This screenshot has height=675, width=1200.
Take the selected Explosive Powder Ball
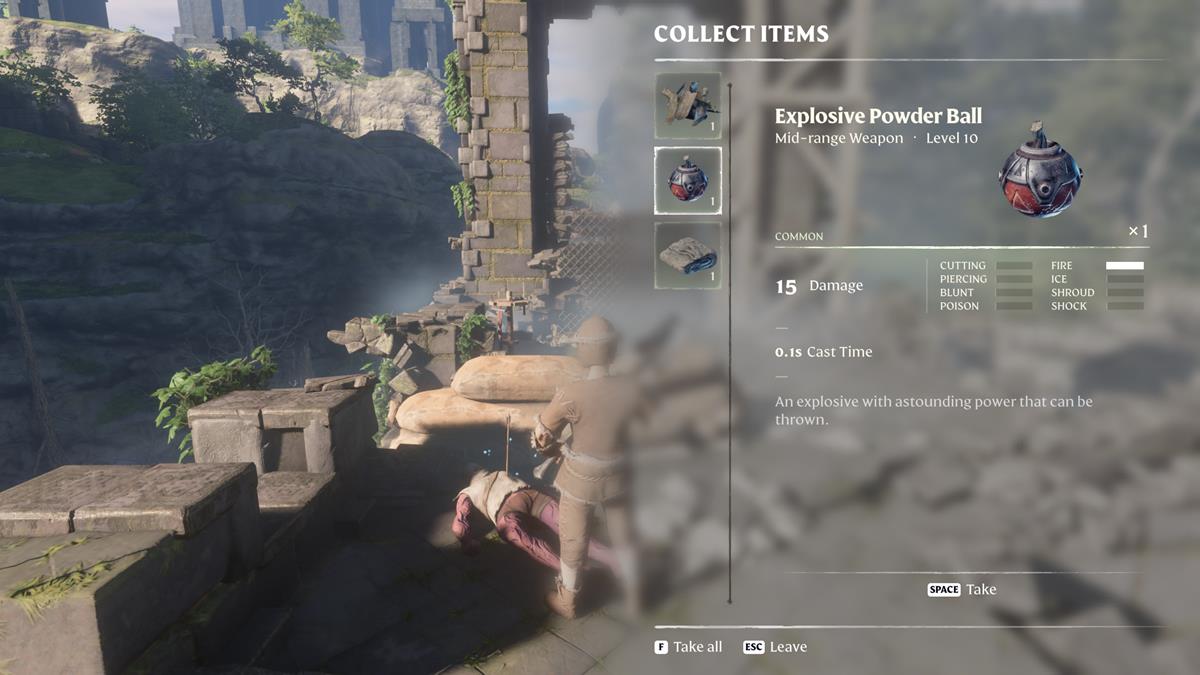[962, 590]
